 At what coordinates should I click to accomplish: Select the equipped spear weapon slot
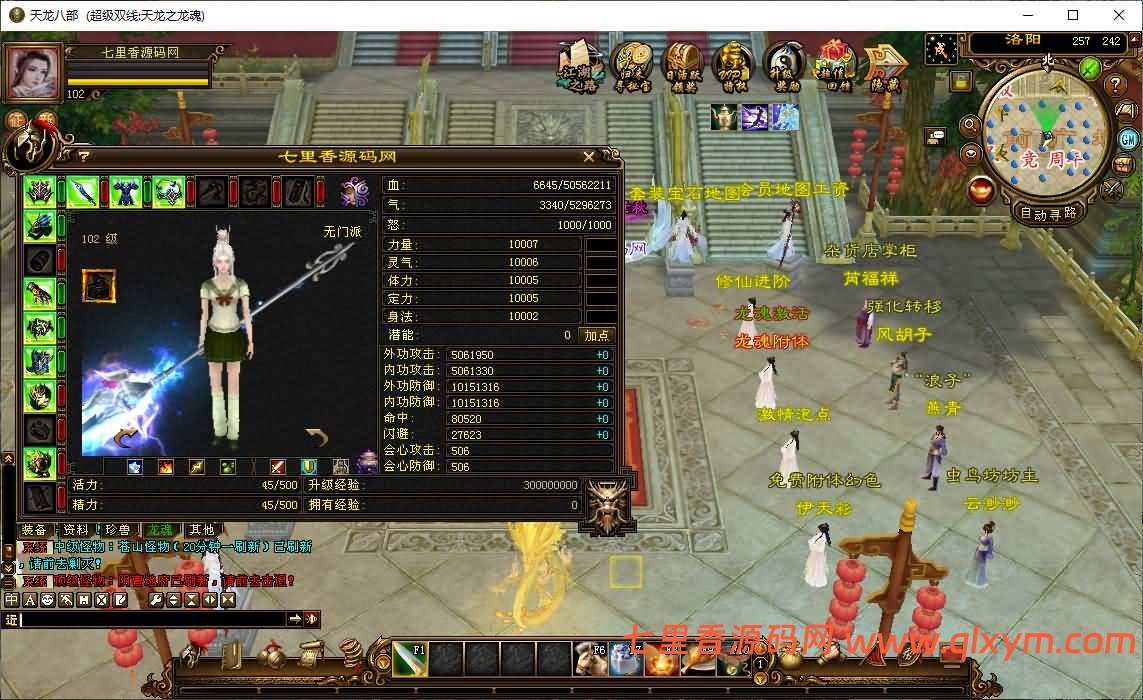82,191
